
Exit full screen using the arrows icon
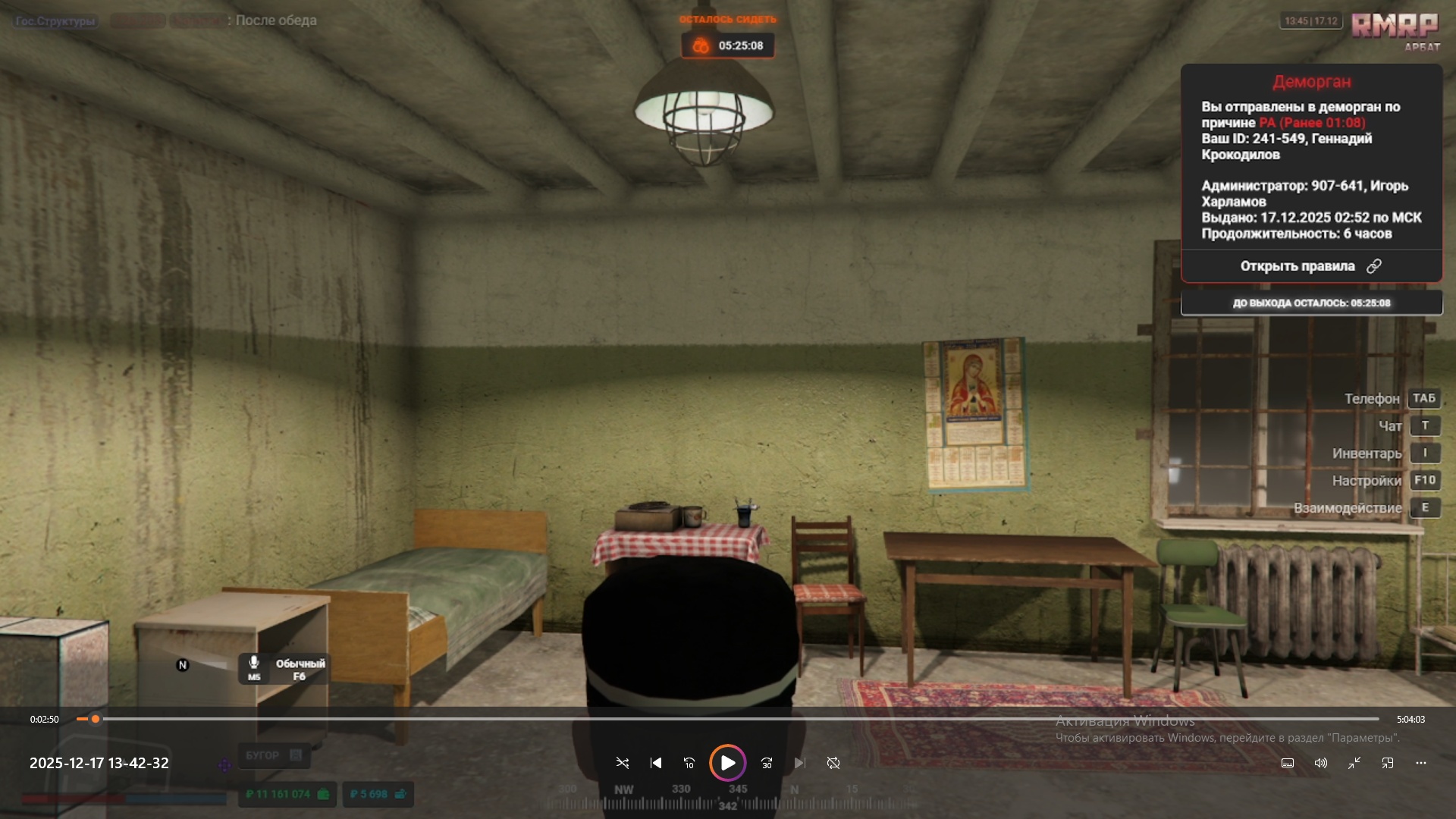point(1354,763)
